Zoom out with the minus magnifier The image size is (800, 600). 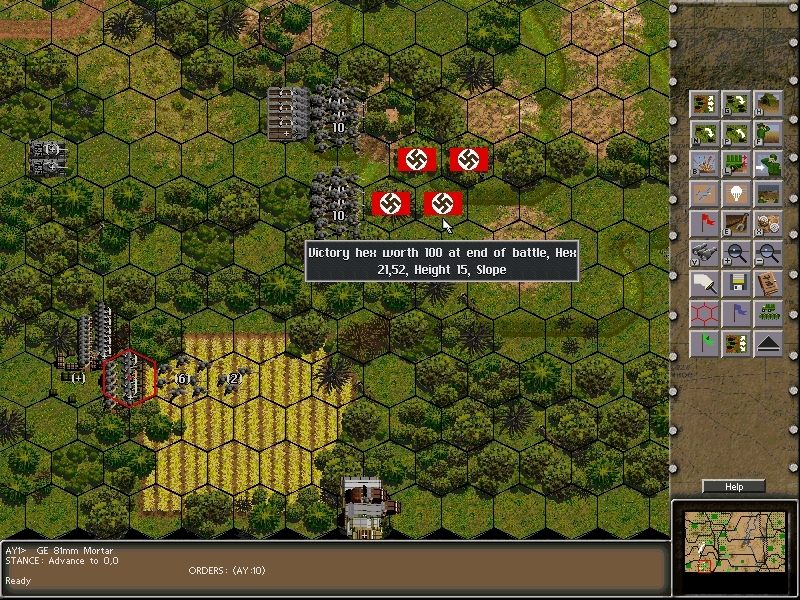(768, 254)
